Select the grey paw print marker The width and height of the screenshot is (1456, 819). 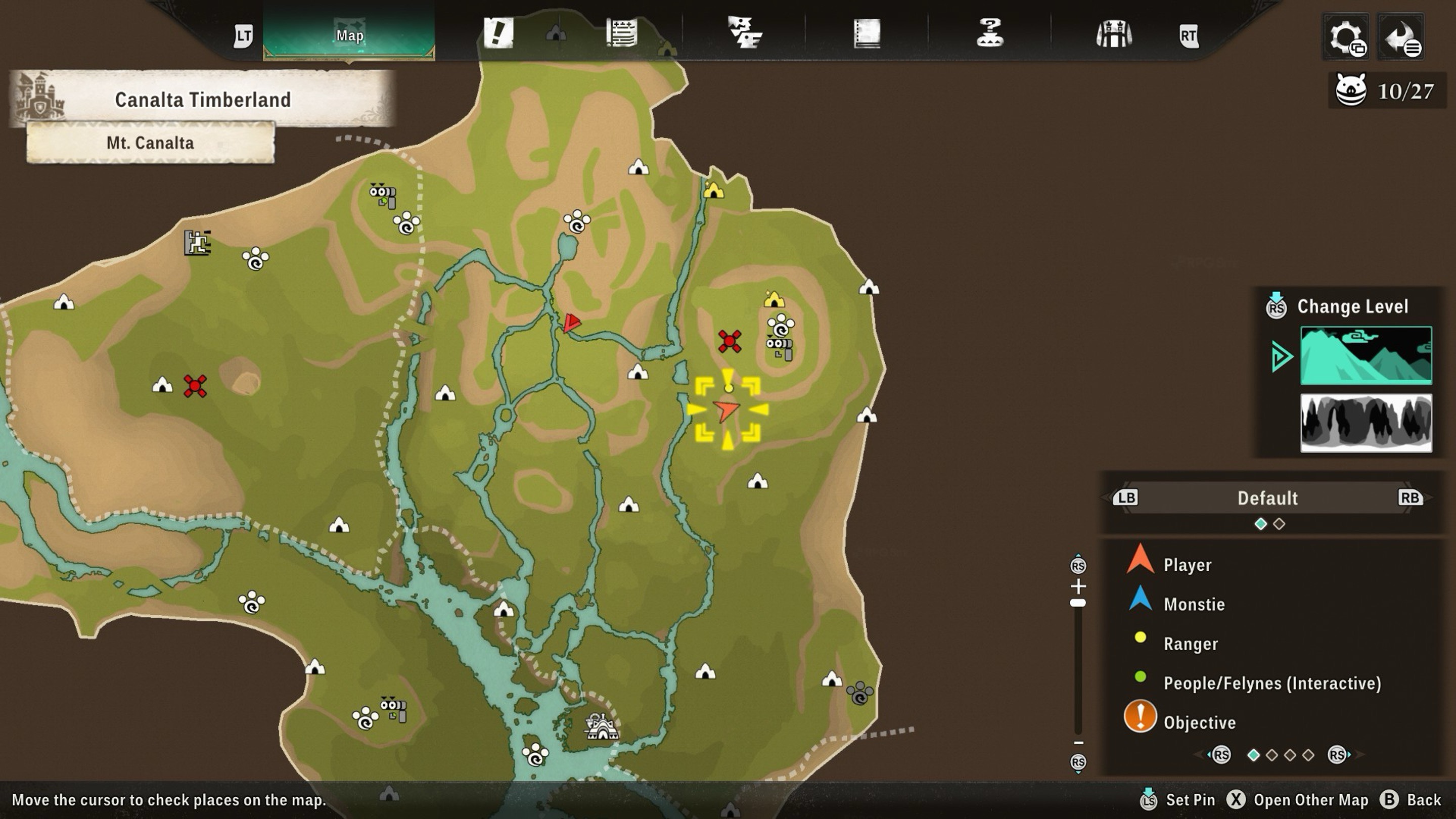[859, 693]
